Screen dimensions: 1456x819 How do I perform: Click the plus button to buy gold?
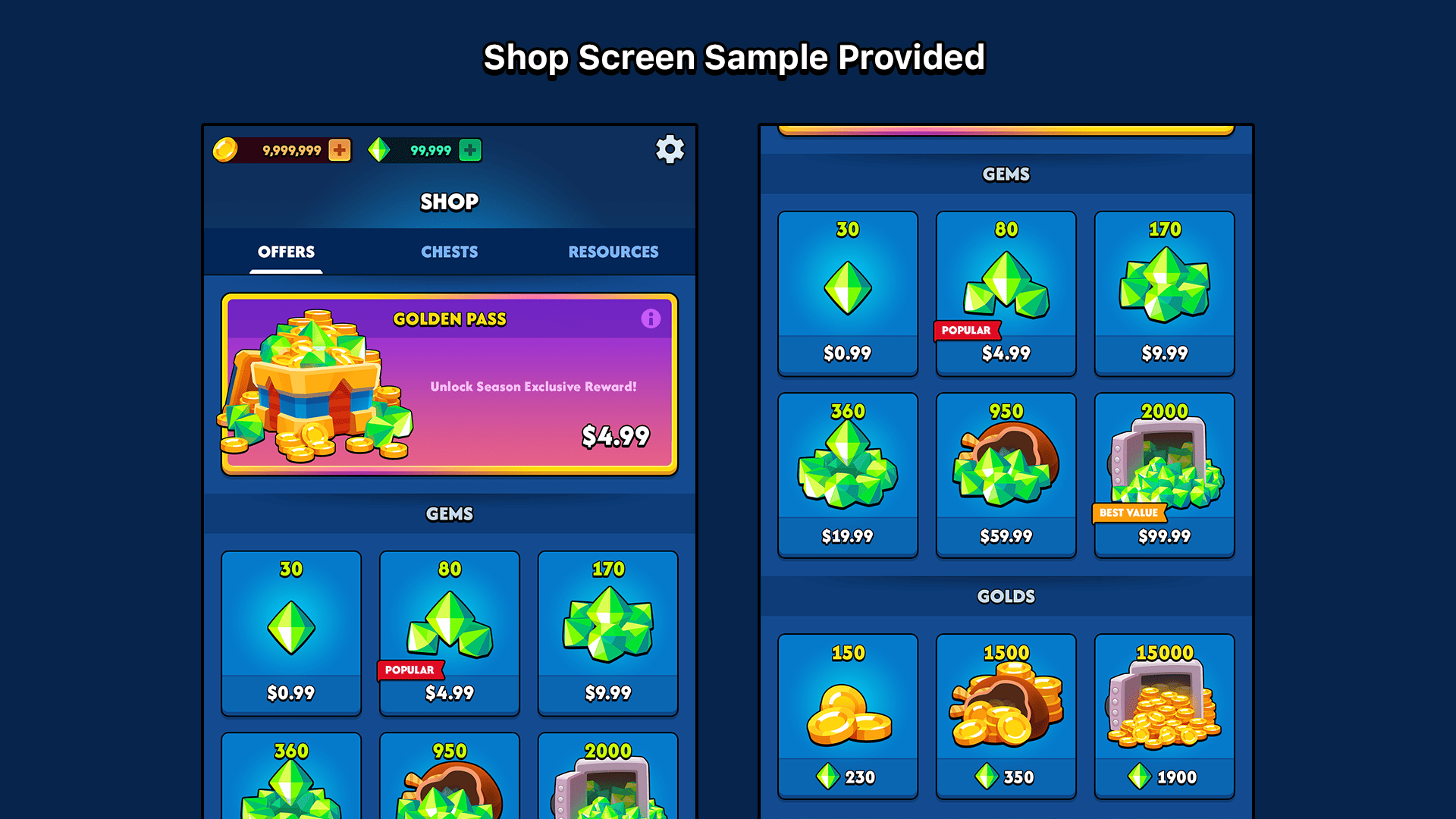[x=339, y=149]
